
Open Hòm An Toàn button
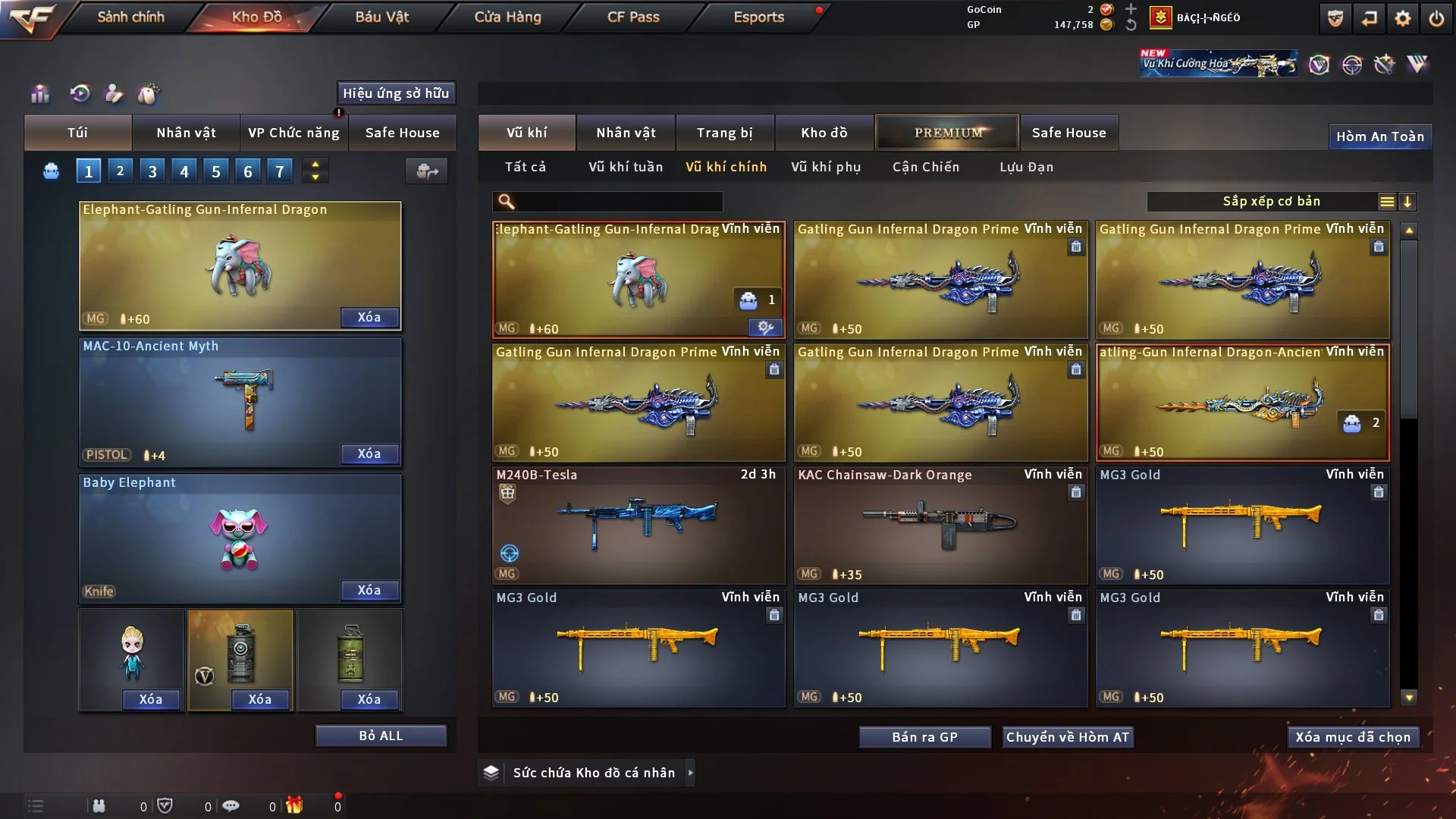pyautogui.click(x=1379, y=136)
